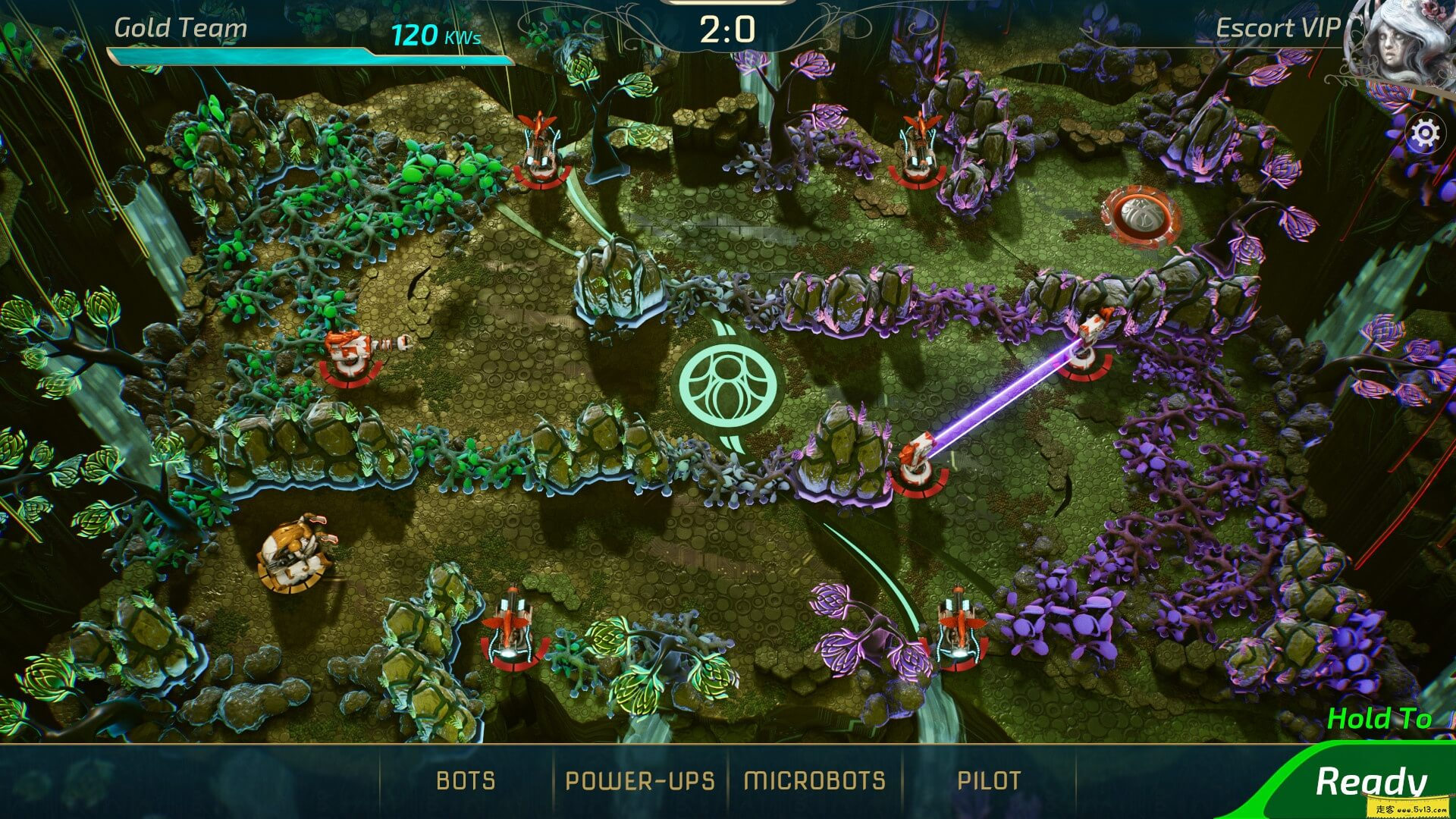Click the green Ready button
This screenshot has width=1456, height=819.
pos(1371,782)
